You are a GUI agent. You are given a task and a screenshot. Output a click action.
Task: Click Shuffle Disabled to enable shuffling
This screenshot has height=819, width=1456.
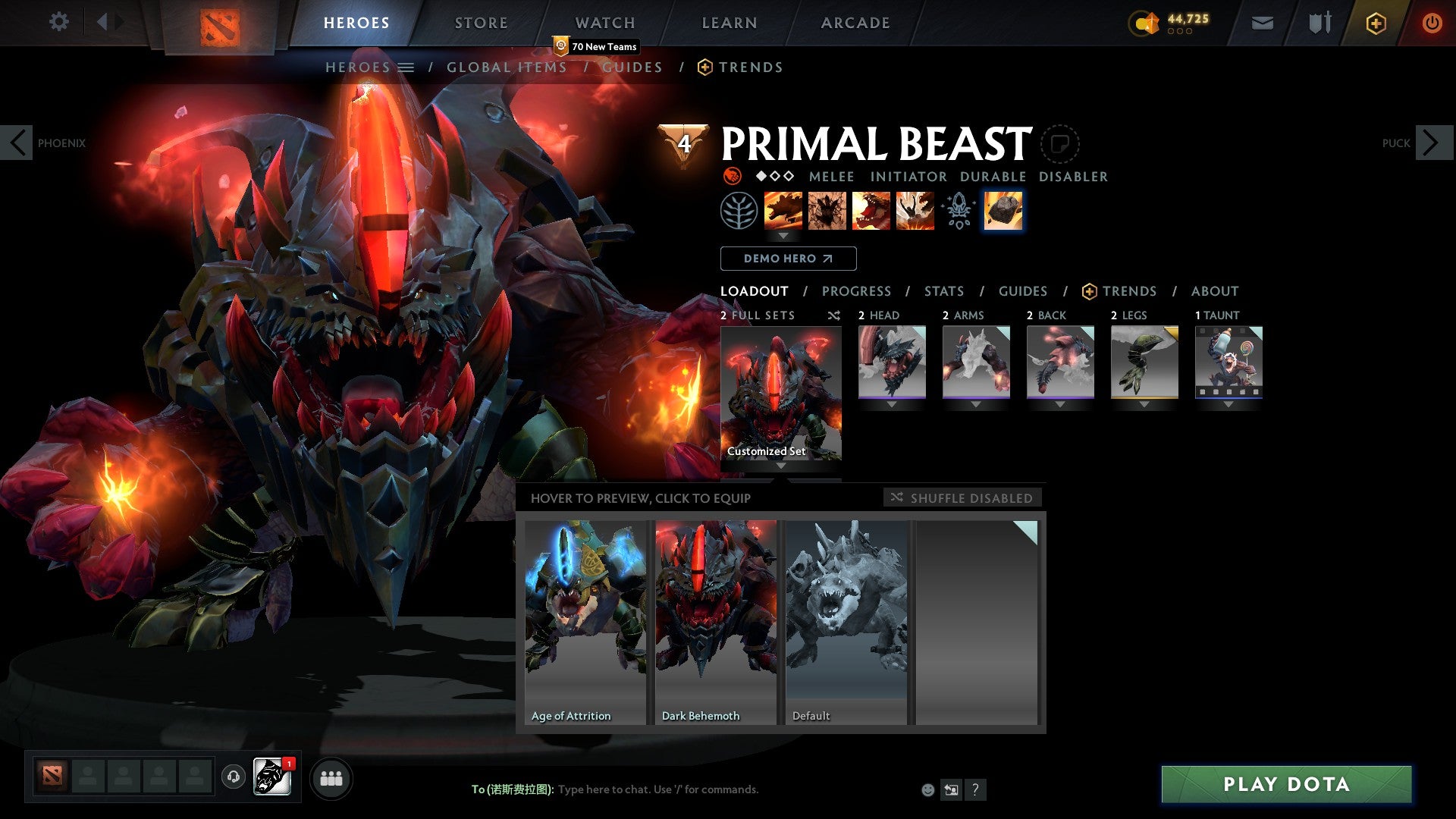[962, 497]
